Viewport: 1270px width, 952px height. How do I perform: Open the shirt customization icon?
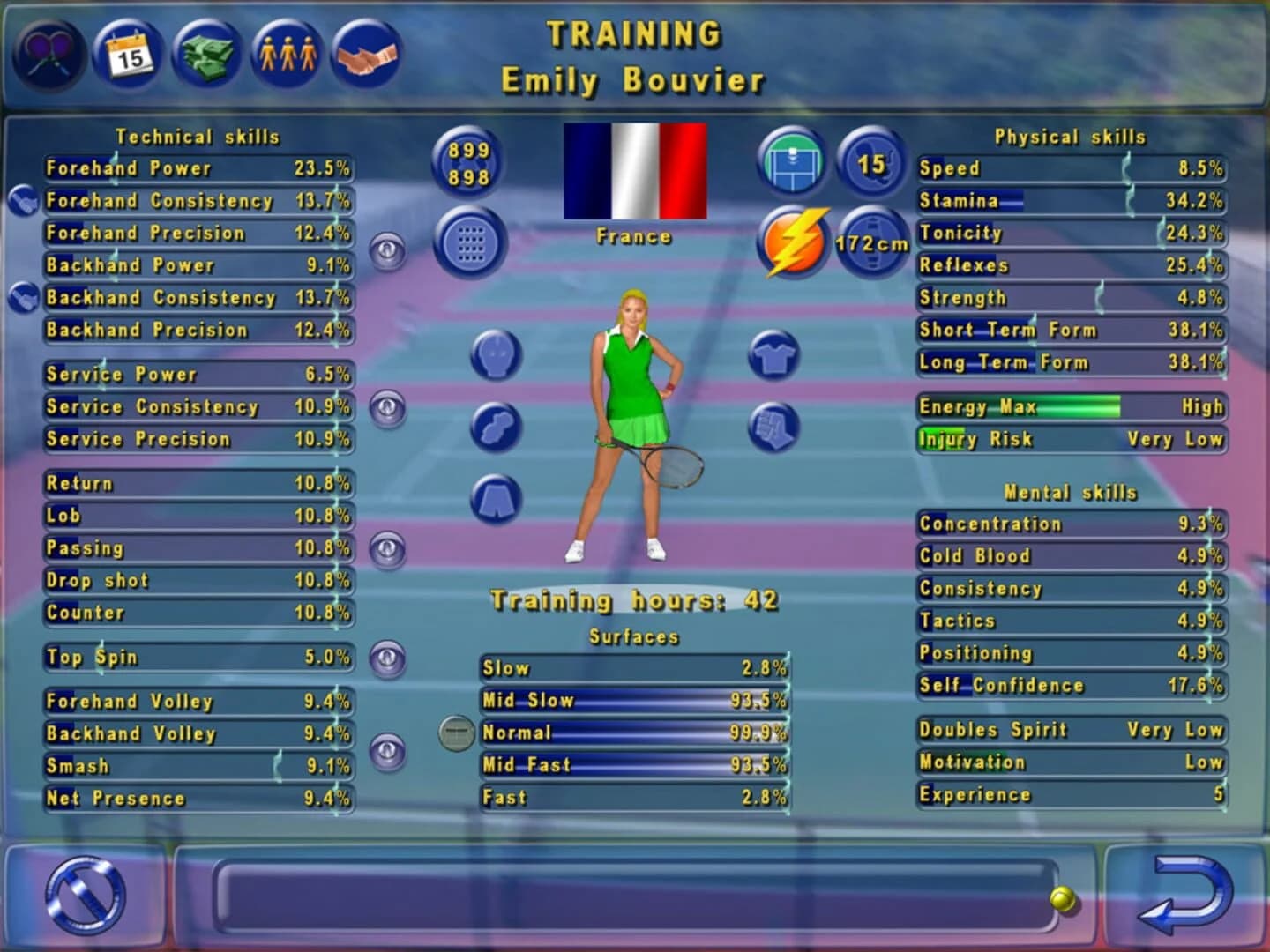click(773, 357)
